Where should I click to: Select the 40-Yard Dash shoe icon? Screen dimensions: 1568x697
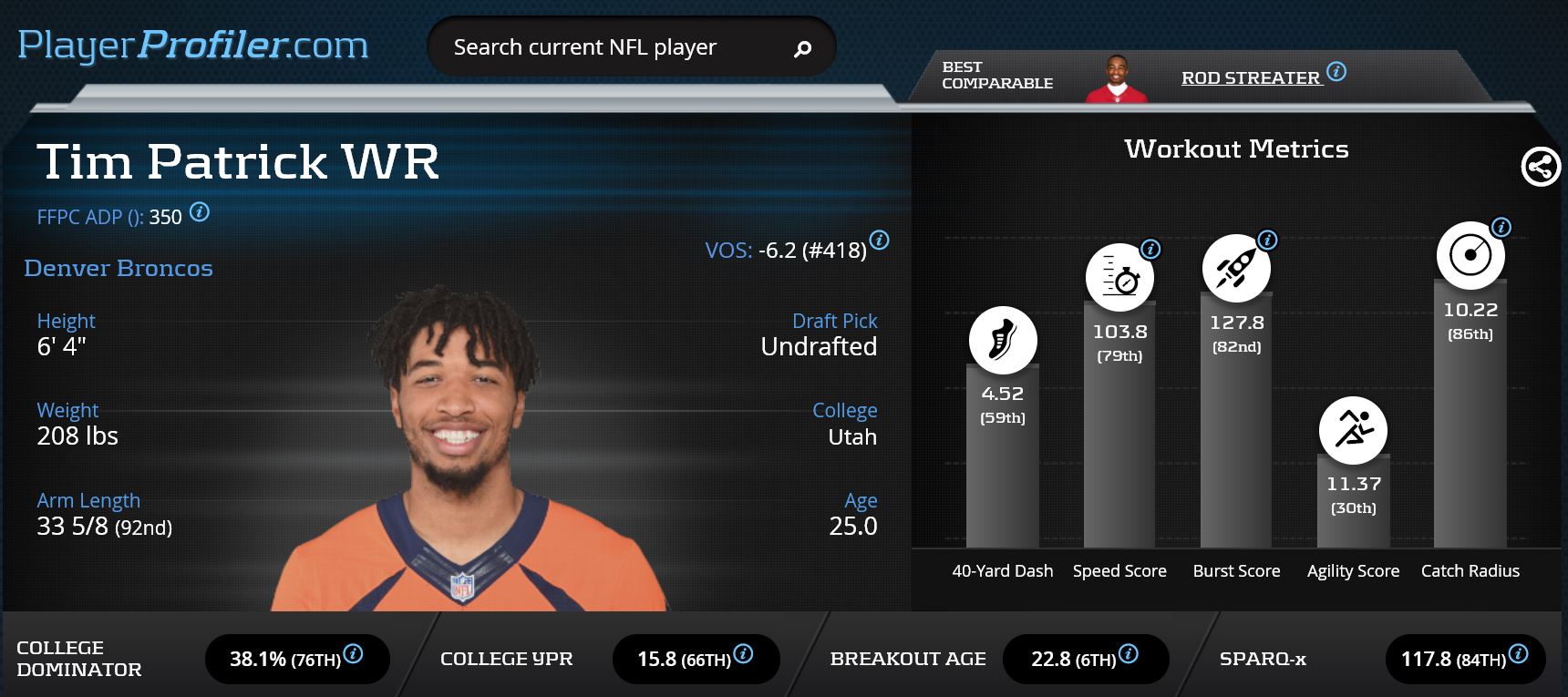point(1003,340)
